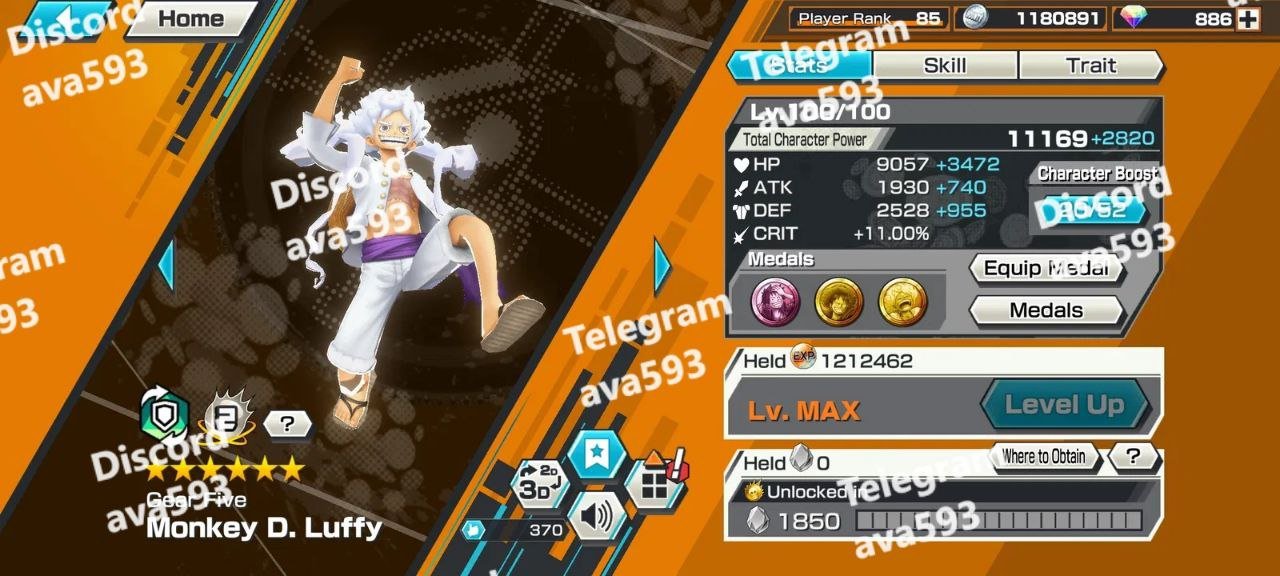Toggle the 2D/3D model view

537,485
